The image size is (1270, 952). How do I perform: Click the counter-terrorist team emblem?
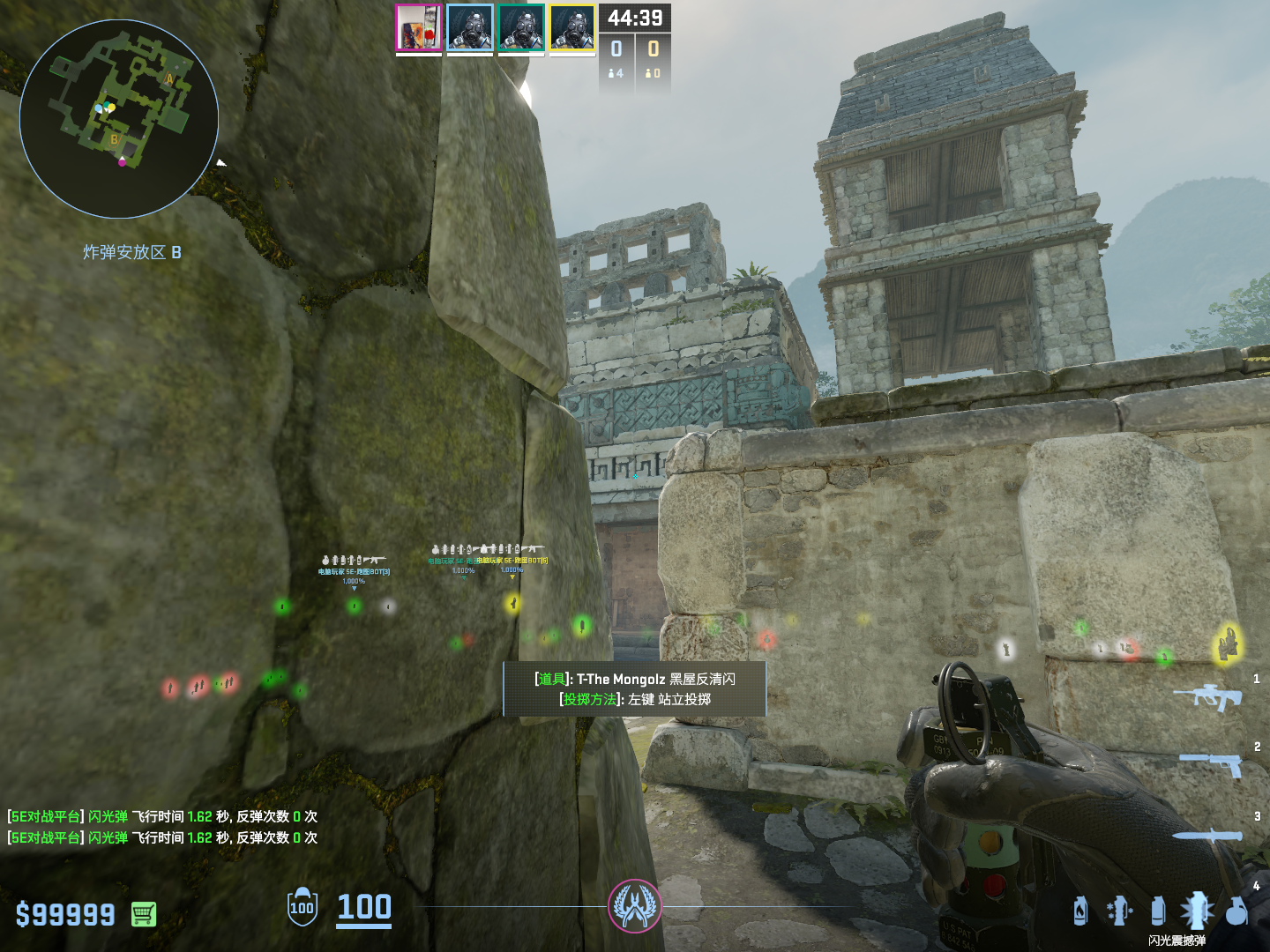click(634, 906)
